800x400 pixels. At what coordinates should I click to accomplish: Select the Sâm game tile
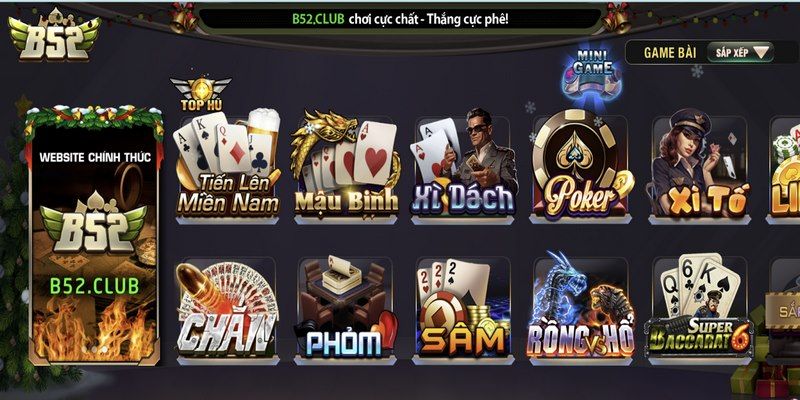tap(463, 308)
